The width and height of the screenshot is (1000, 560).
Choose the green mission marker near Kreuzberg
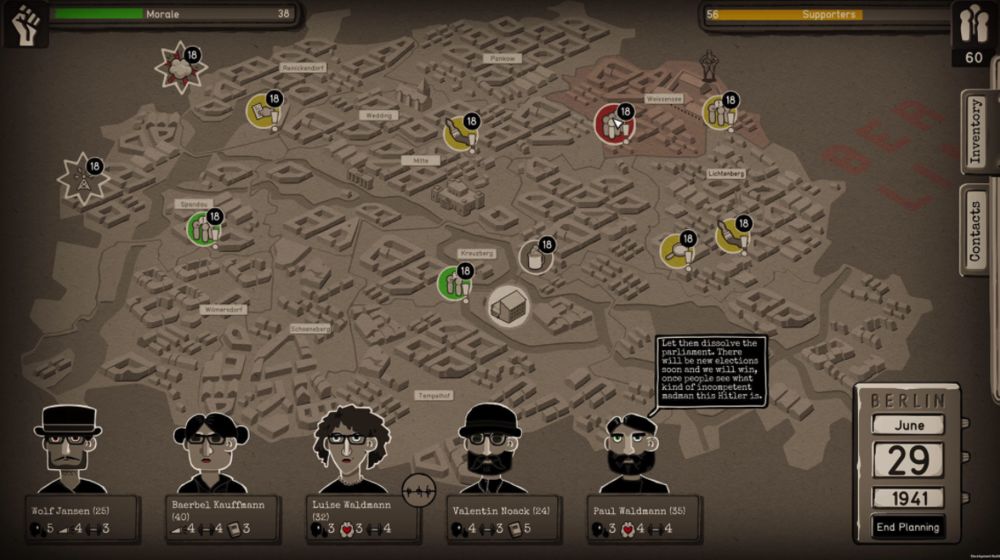coord(455,282)
